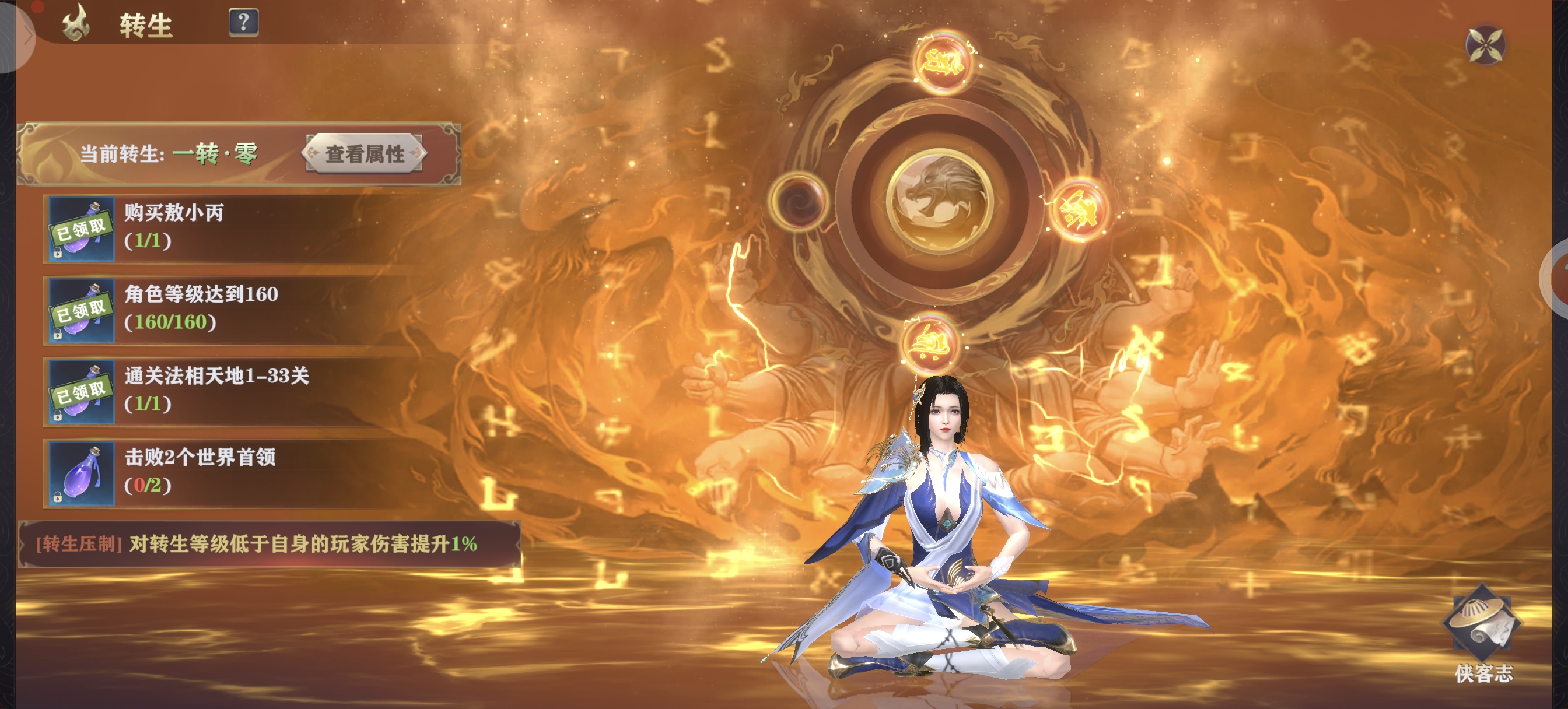This screenshot has width=1568, height=709.
Task: Close the 转生 screen
Action: [1485, 44]
